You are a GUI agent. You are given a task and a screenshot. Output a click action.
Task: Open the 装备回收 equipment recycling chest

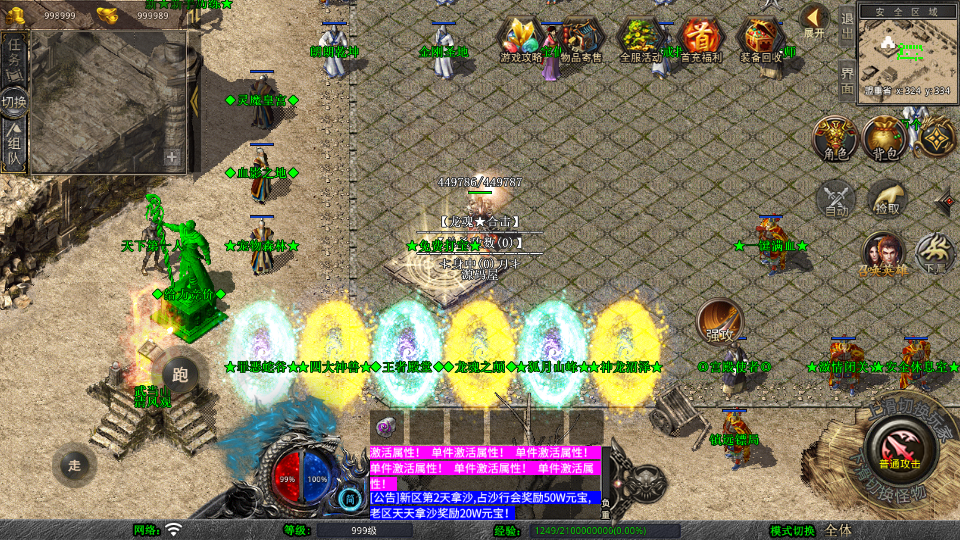762,39
